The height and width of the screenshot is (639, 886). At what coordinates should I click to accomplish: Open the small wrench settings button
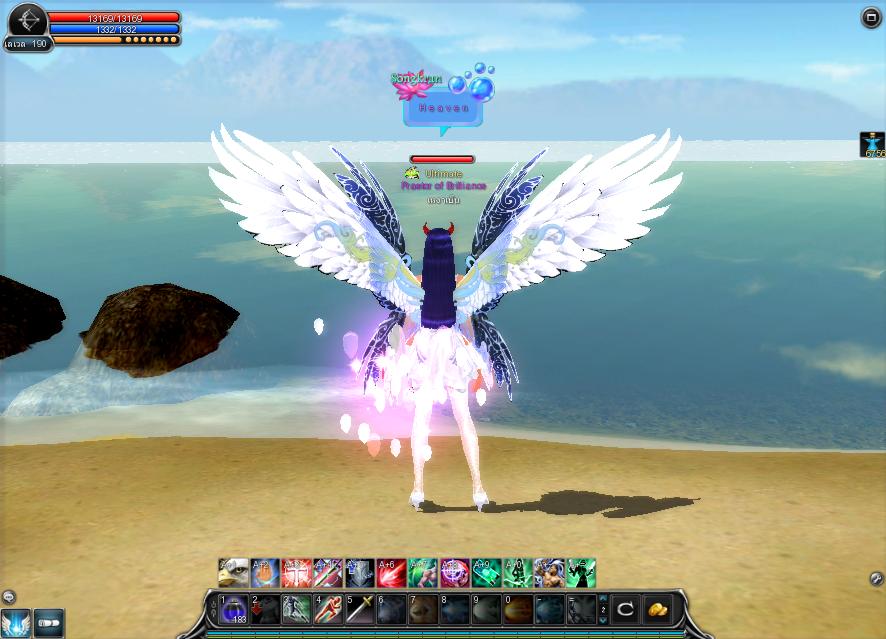click(x=876, y=579)
